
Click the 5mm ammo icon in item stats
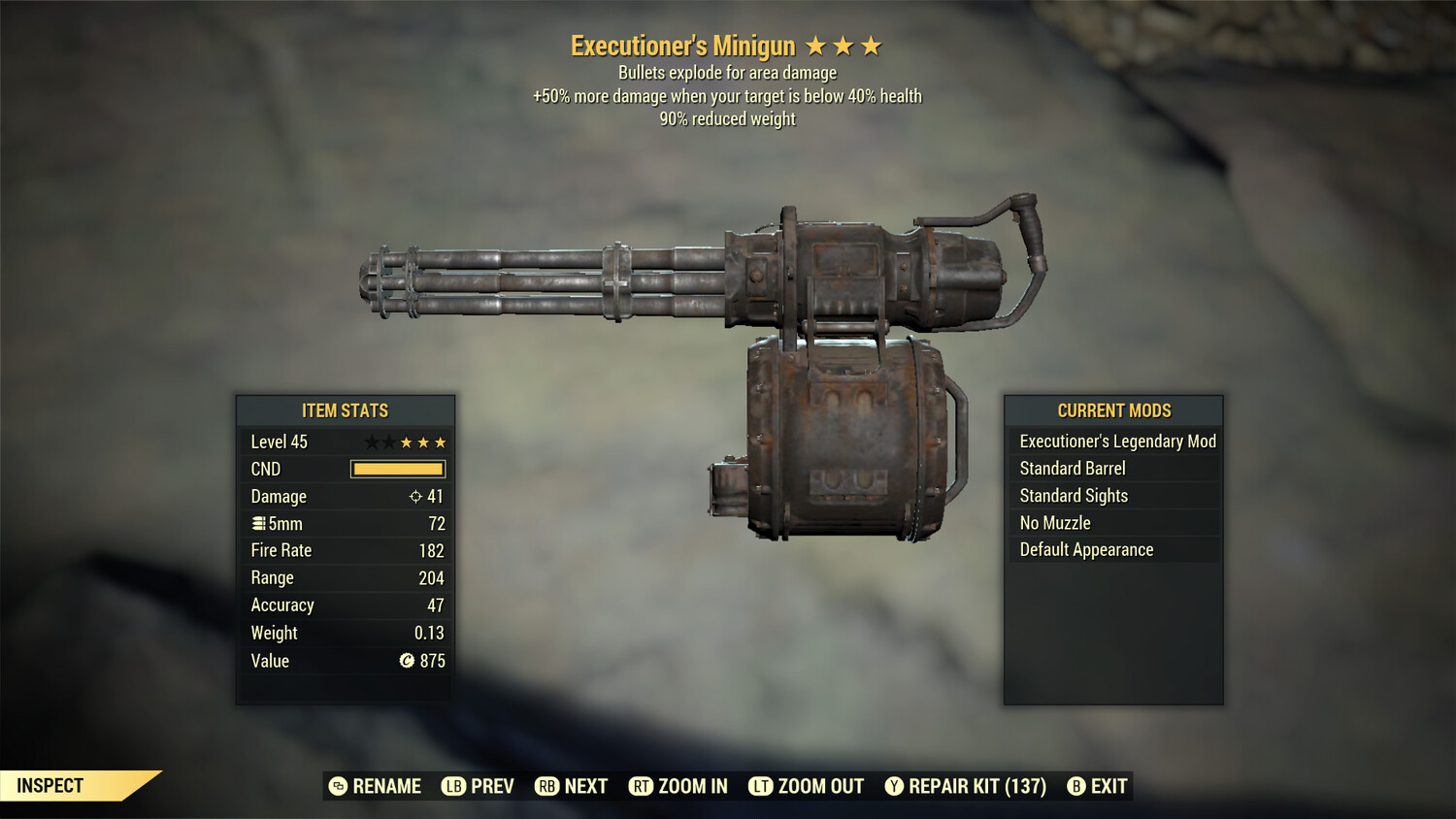pos(258,523)
